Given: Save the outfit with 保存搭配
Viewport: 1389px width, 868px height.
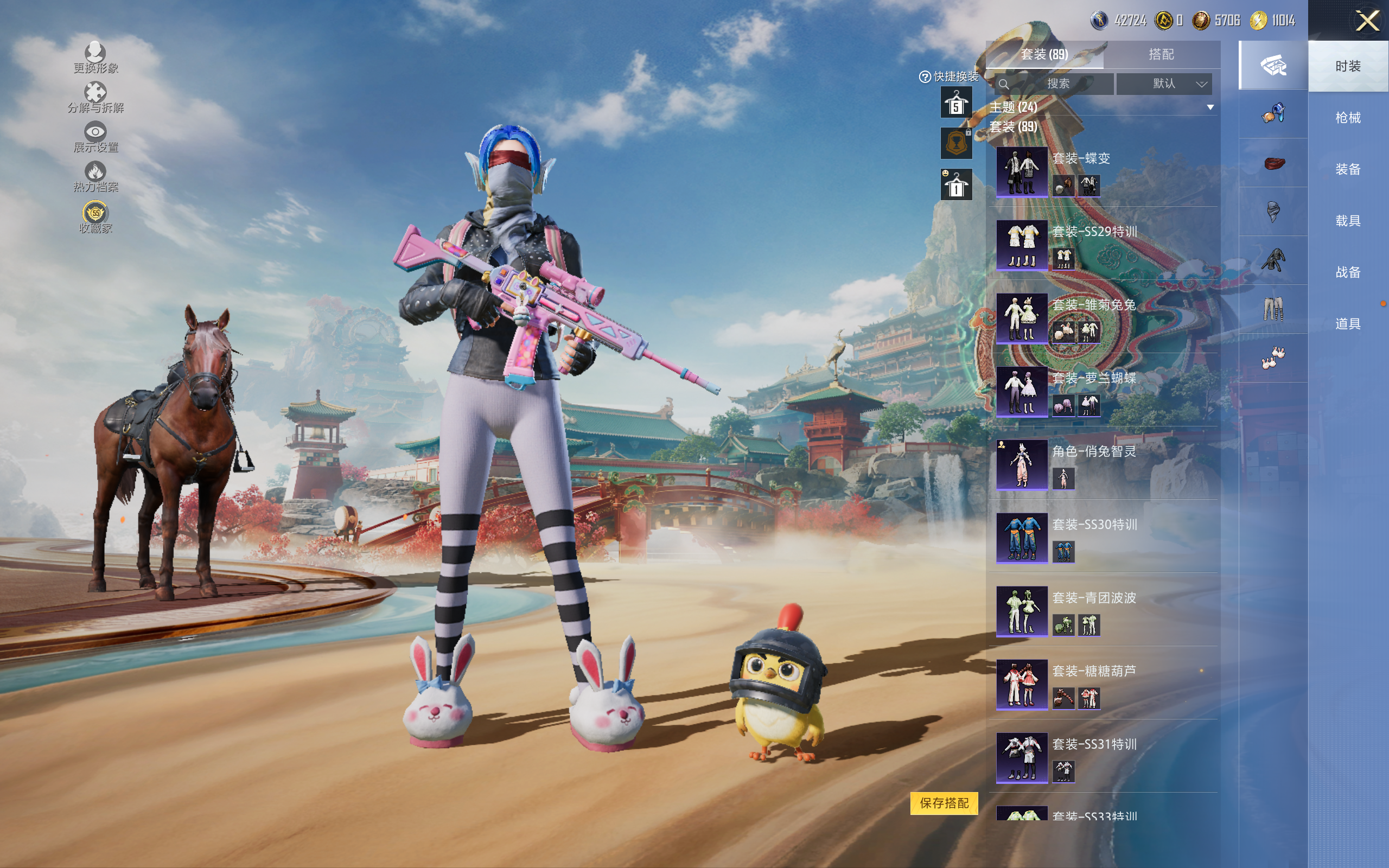Looking at the screenshot, I should [944, 803].
